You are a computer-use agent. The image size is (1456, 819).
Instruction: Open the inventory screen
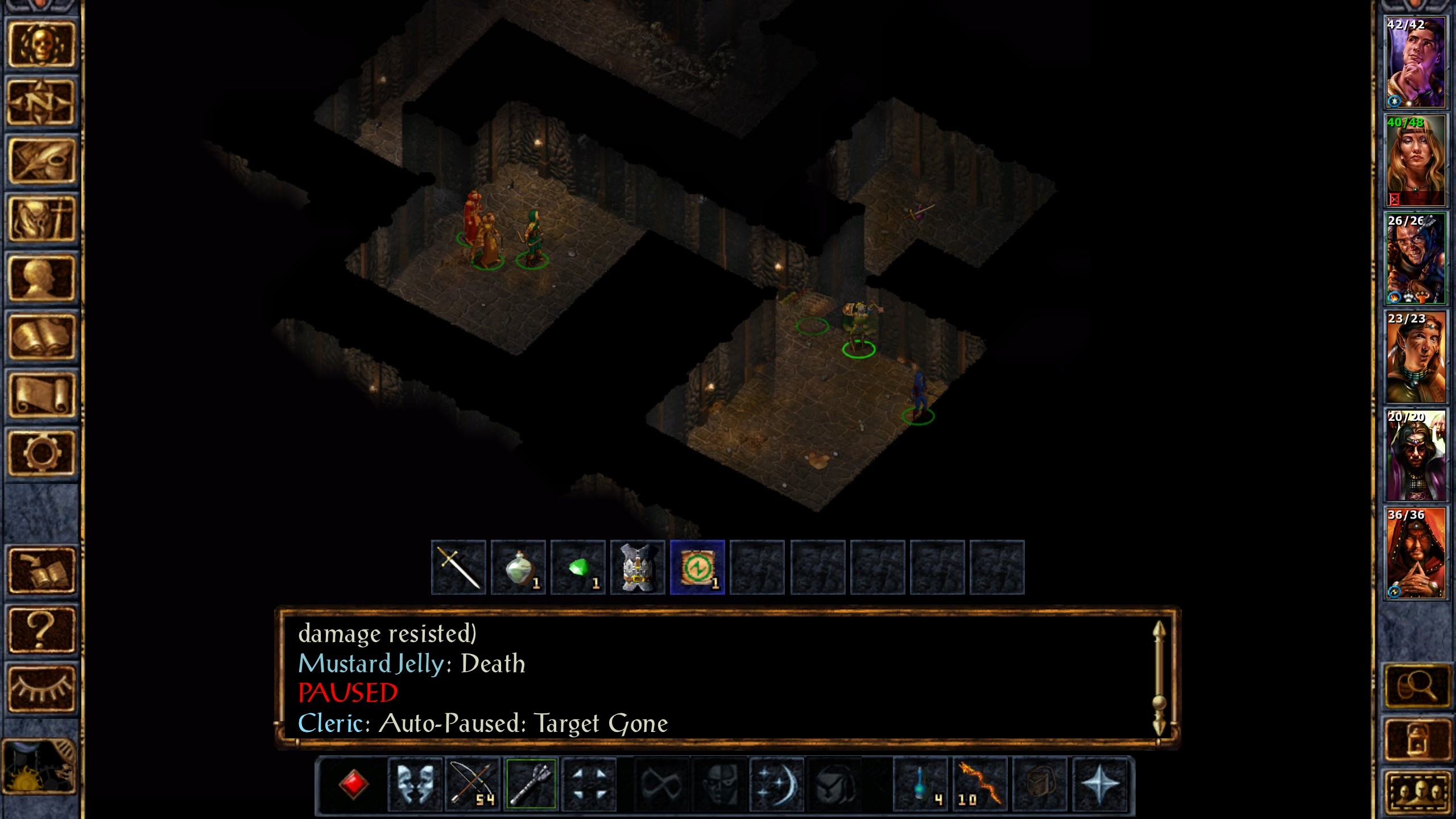click(41, 220)
